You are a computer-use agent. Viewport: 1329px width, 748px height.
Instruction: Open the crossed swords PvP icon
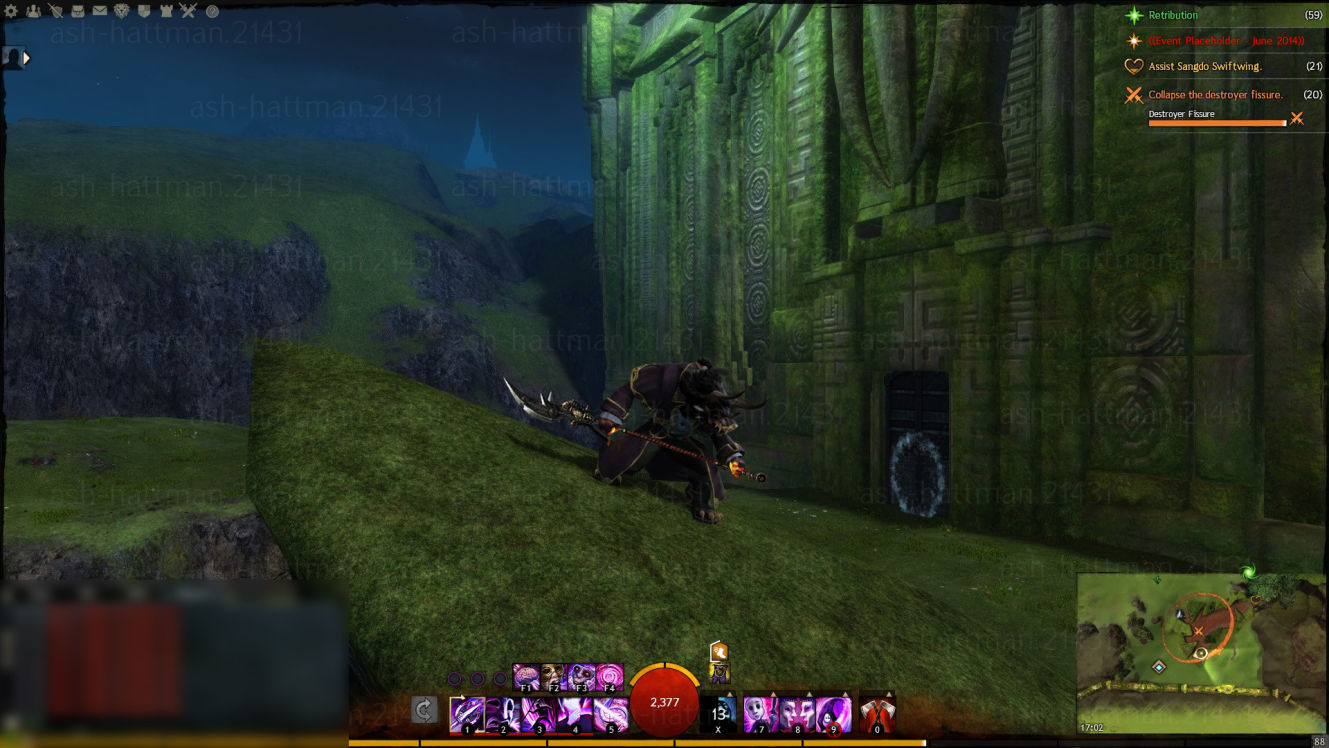coord(188,11)
